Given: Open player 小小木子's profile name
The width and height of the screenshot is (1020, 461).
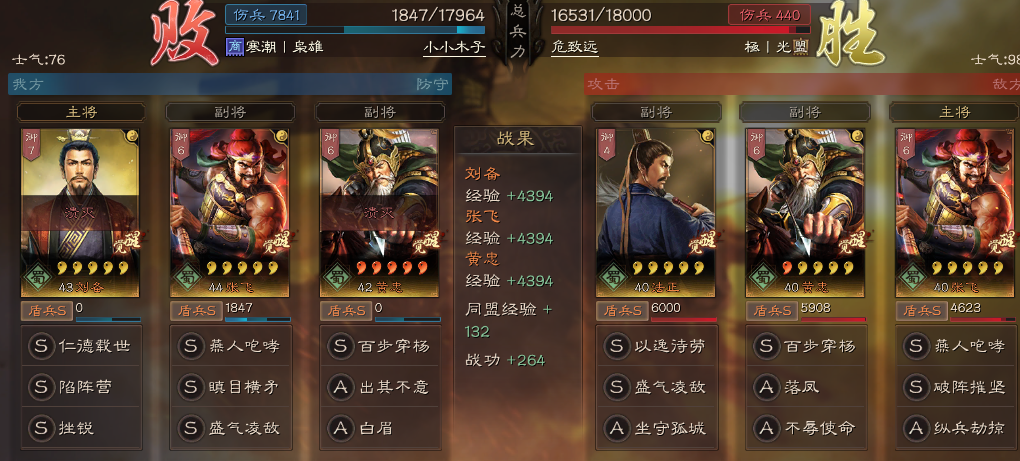Looking at the screenshot, I should coord(454,47).
